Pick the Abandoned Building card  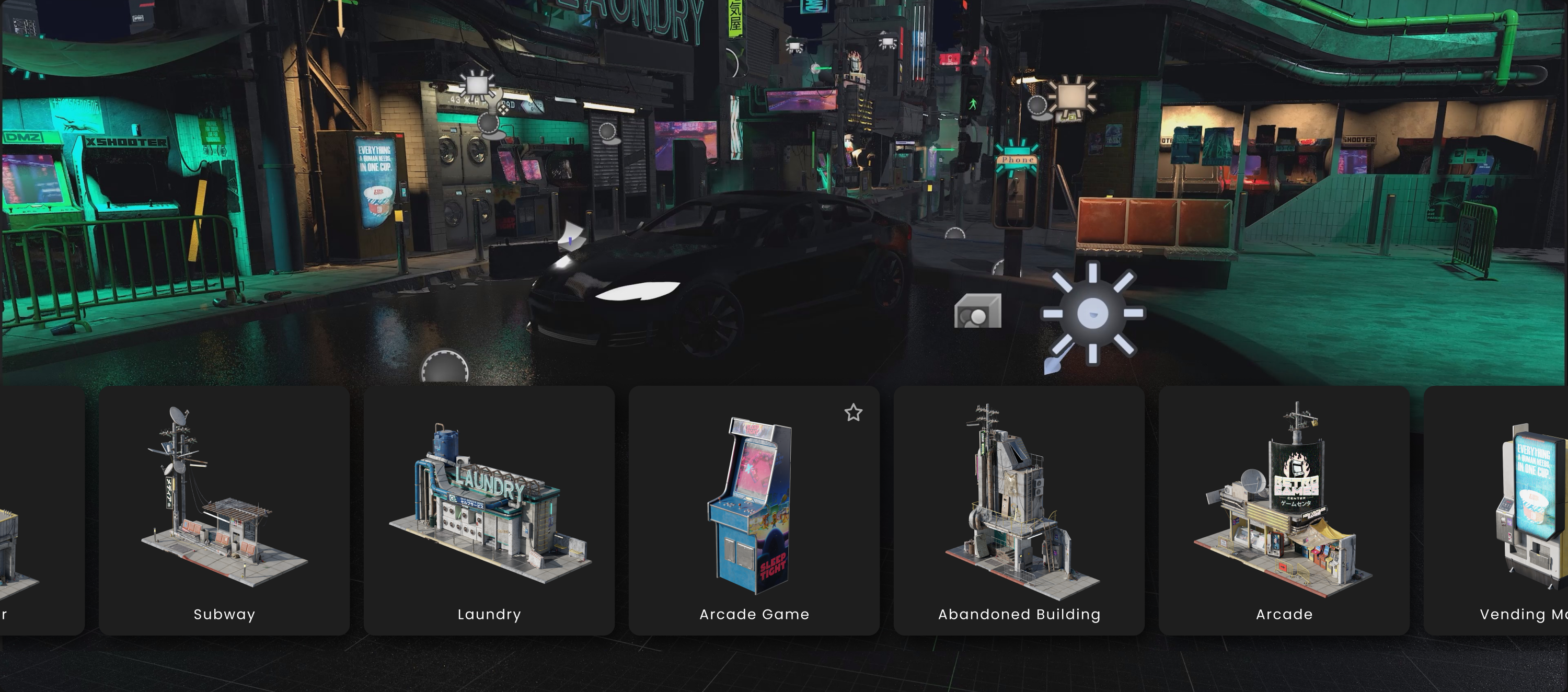click(x=1018, y=511)
